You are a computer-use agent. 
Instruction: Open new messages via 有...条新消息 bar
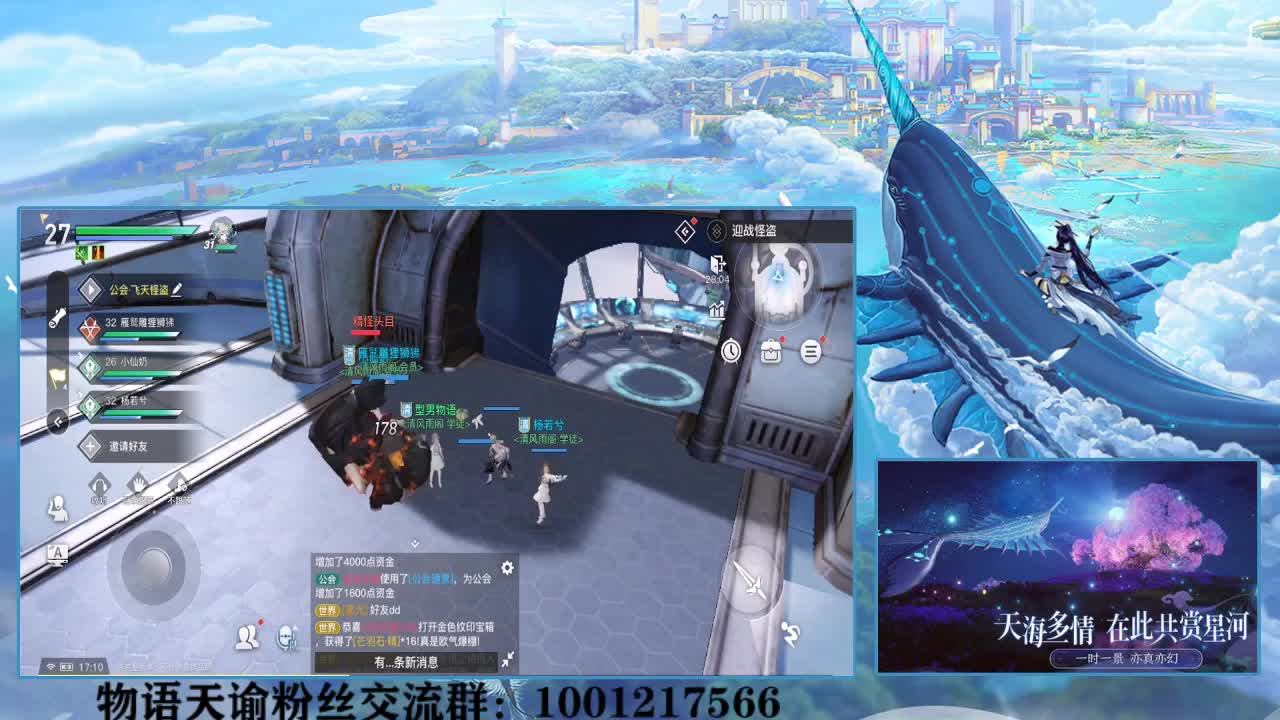406,662
